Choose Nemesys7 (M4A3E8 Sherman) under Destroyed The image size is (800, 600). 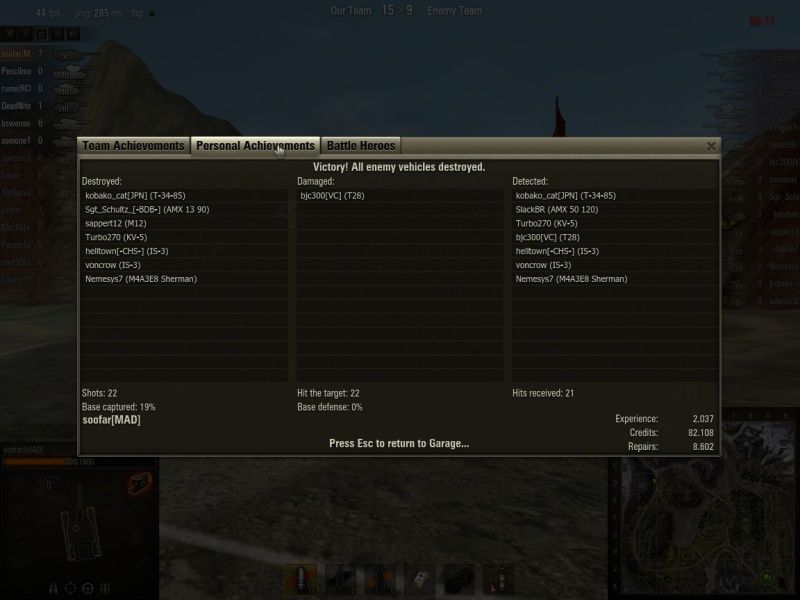coord(141,279)
